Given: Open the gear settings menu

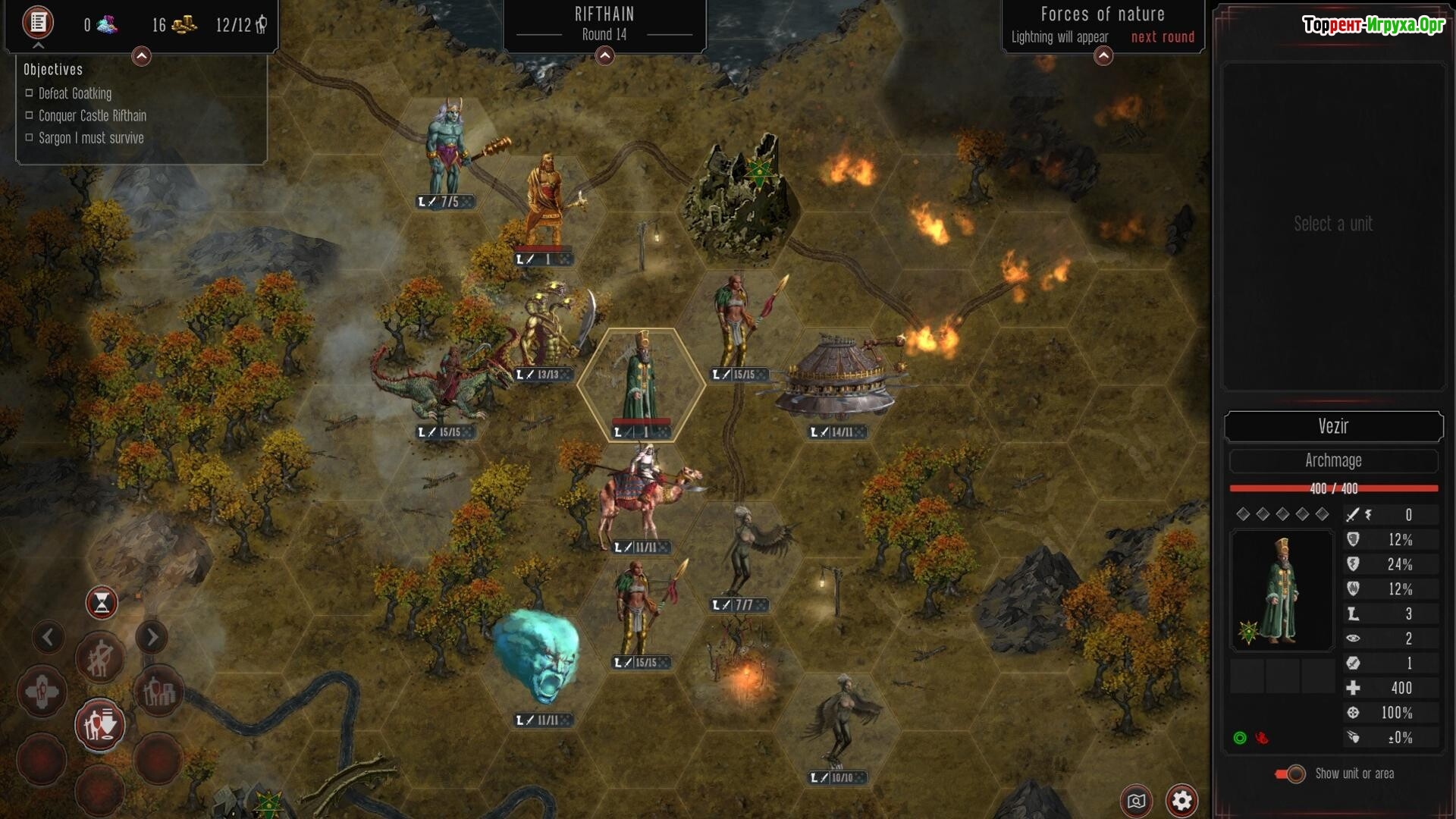Looking at the screenshot, I should click(x=1181, y=800).
